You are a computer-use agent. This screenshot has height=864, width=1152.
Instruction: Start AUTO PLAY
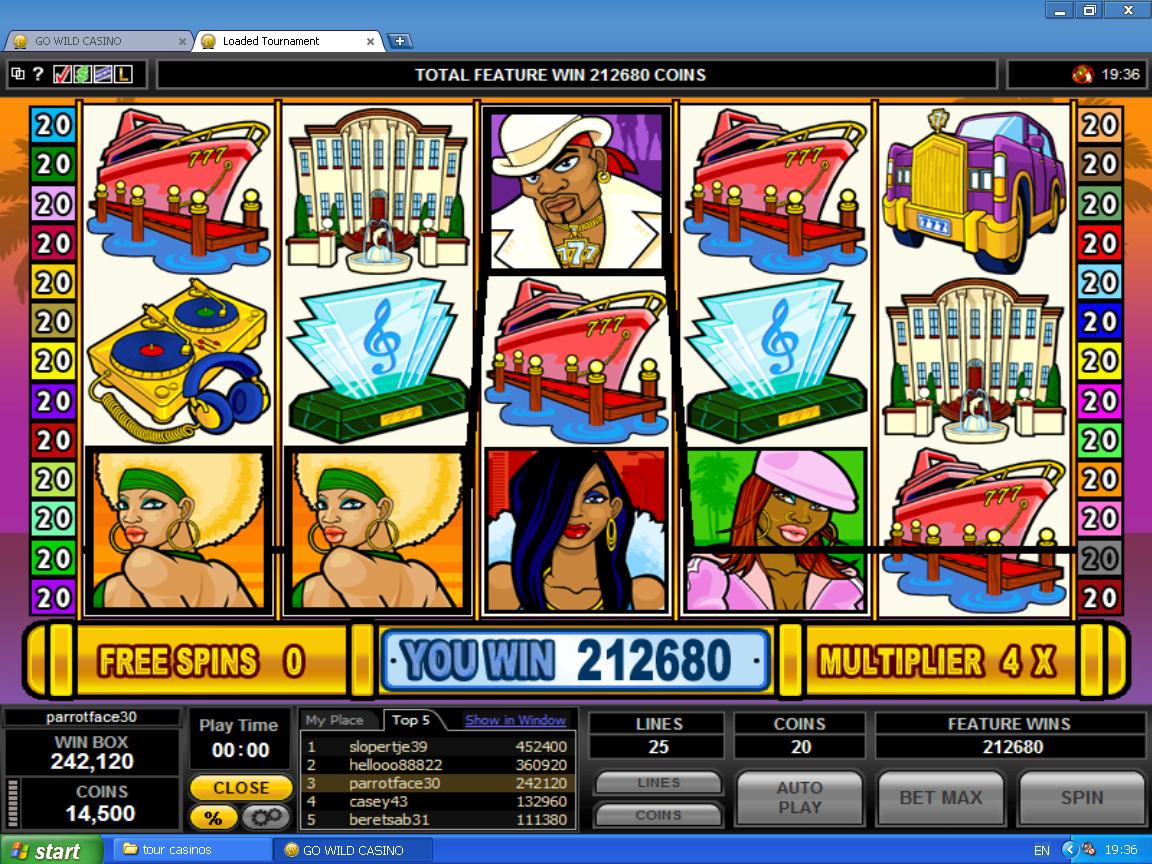(799, 798)
